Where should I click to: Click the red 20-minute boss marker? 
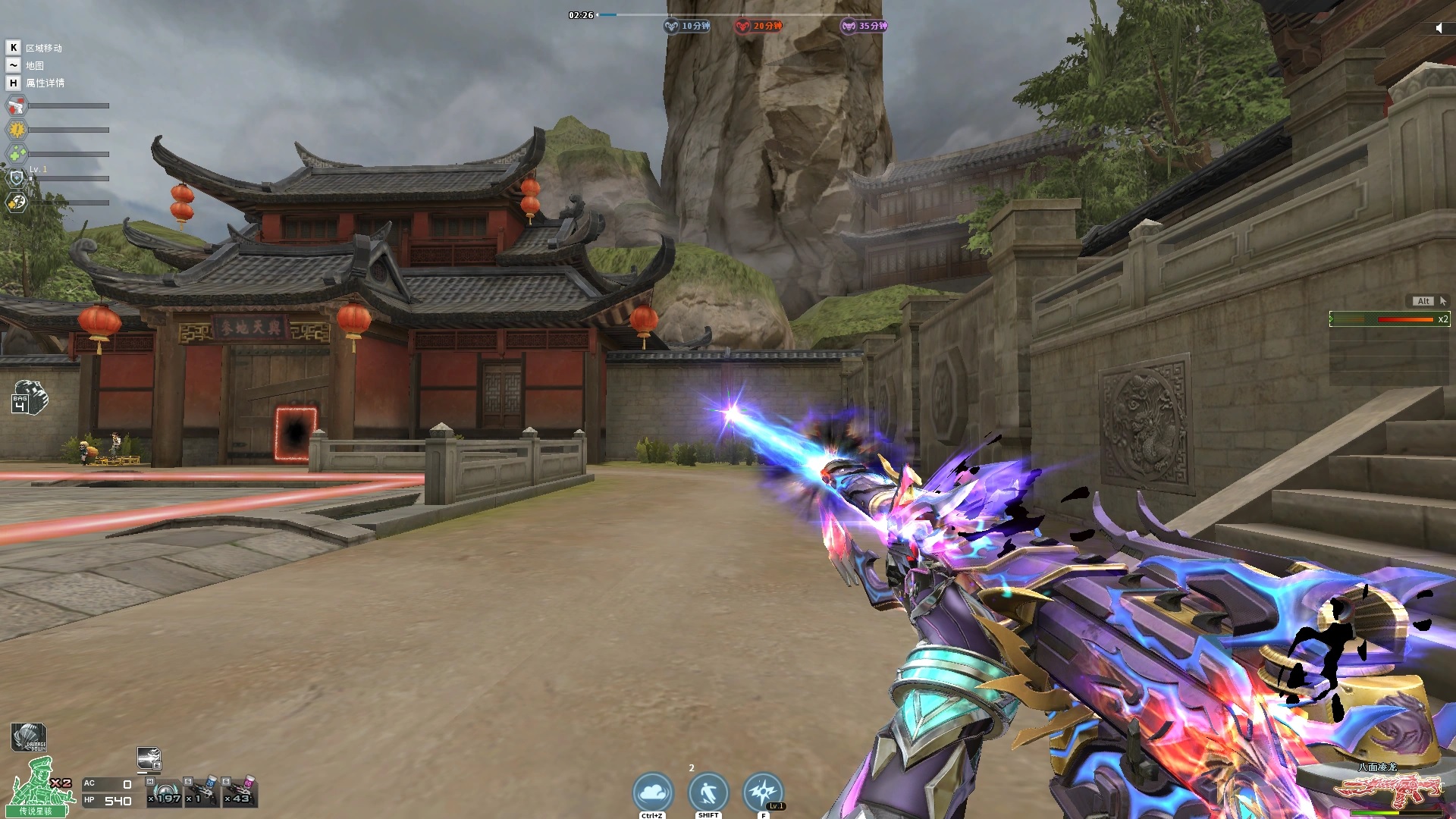tap(758, 26)
